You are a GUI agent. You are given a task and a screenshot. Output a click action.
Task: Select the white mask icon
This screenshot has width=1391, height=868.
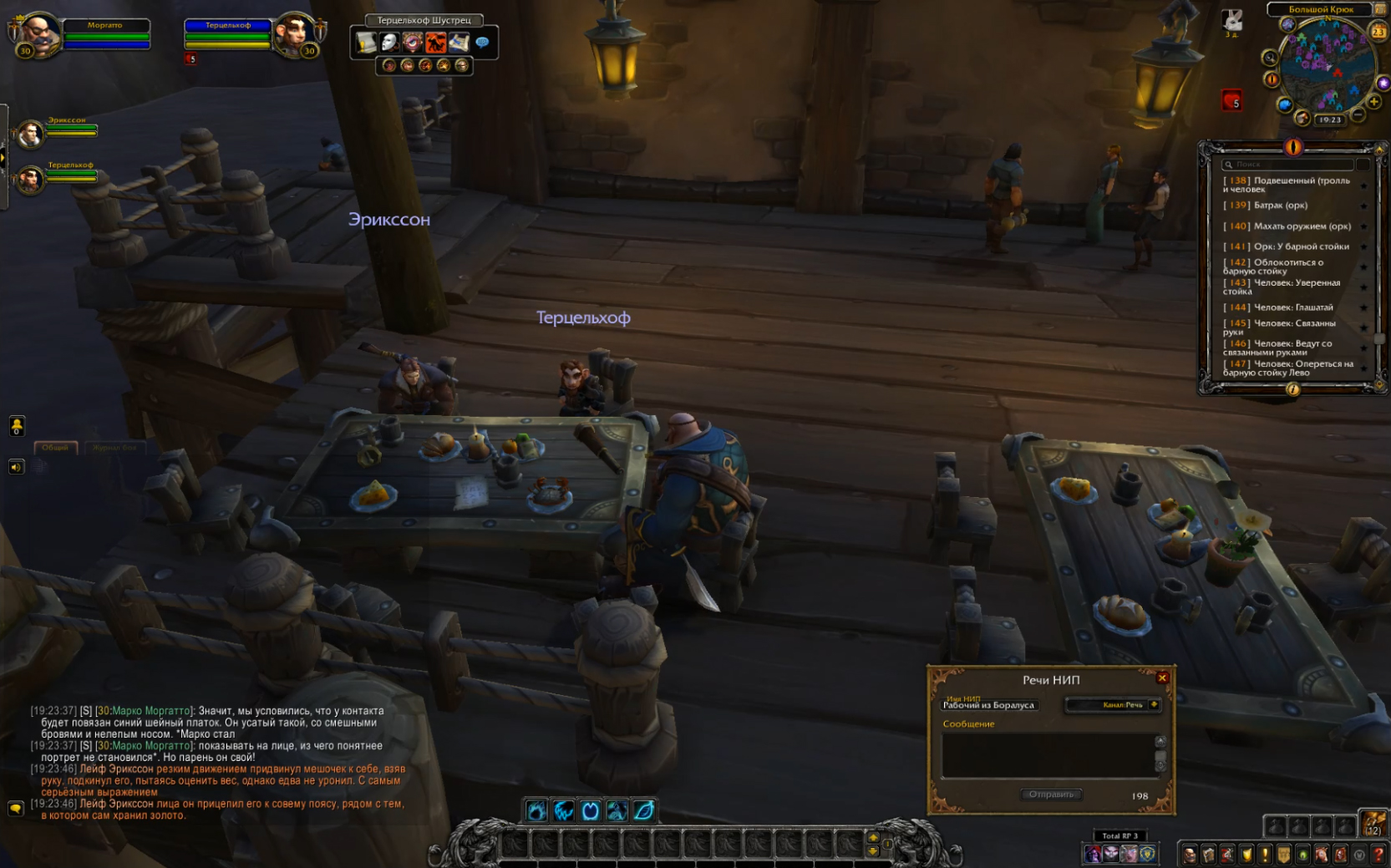pos(389,42)
